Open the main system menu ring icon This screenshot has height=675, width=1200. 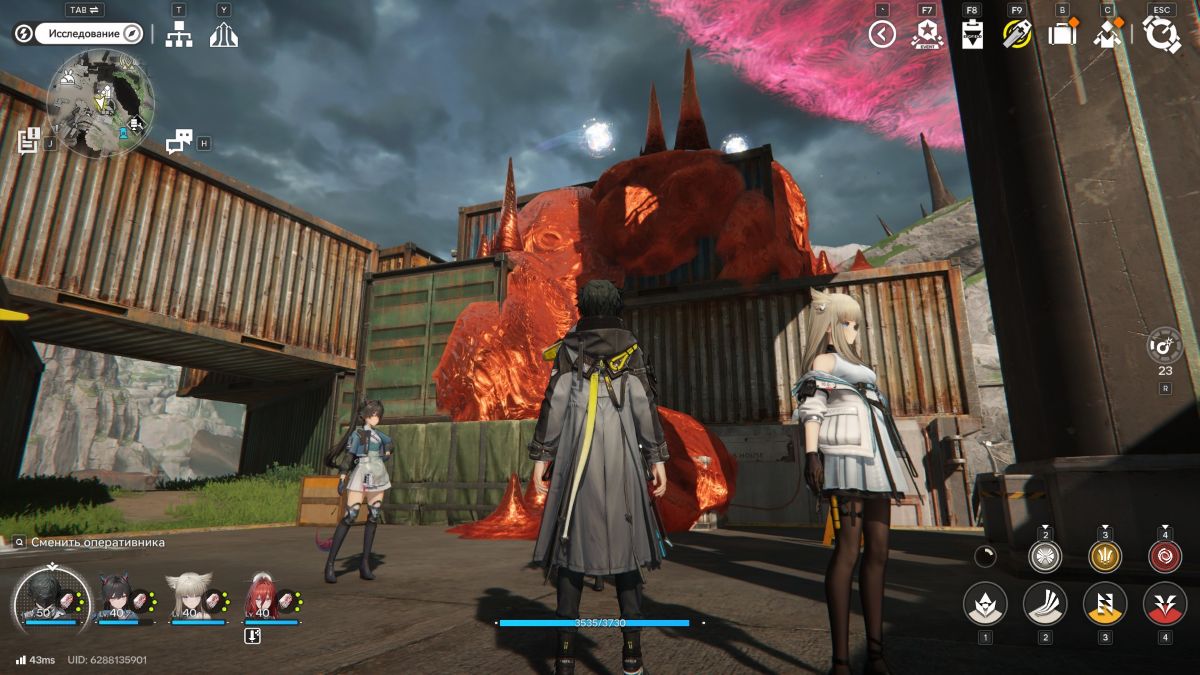click(x=1161, y=34)
